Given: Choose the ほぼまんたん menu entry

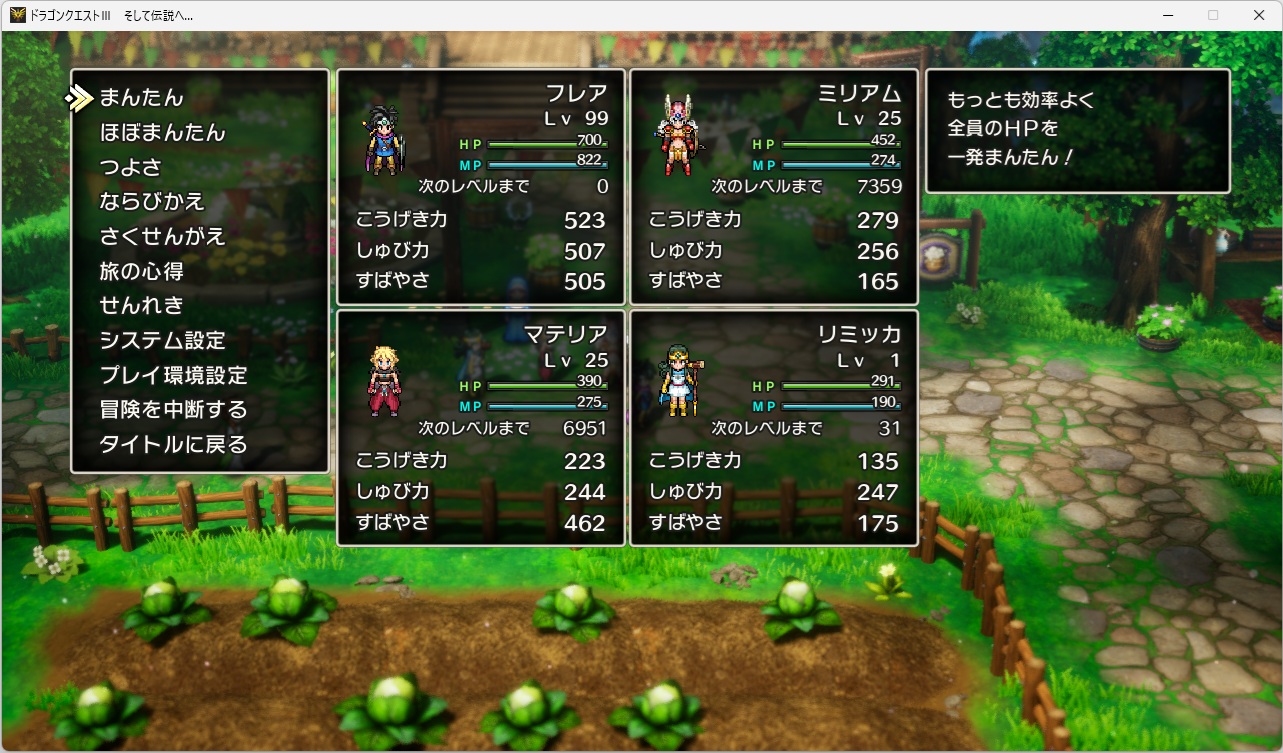Looking at the screenshot, I should point(162,133).
